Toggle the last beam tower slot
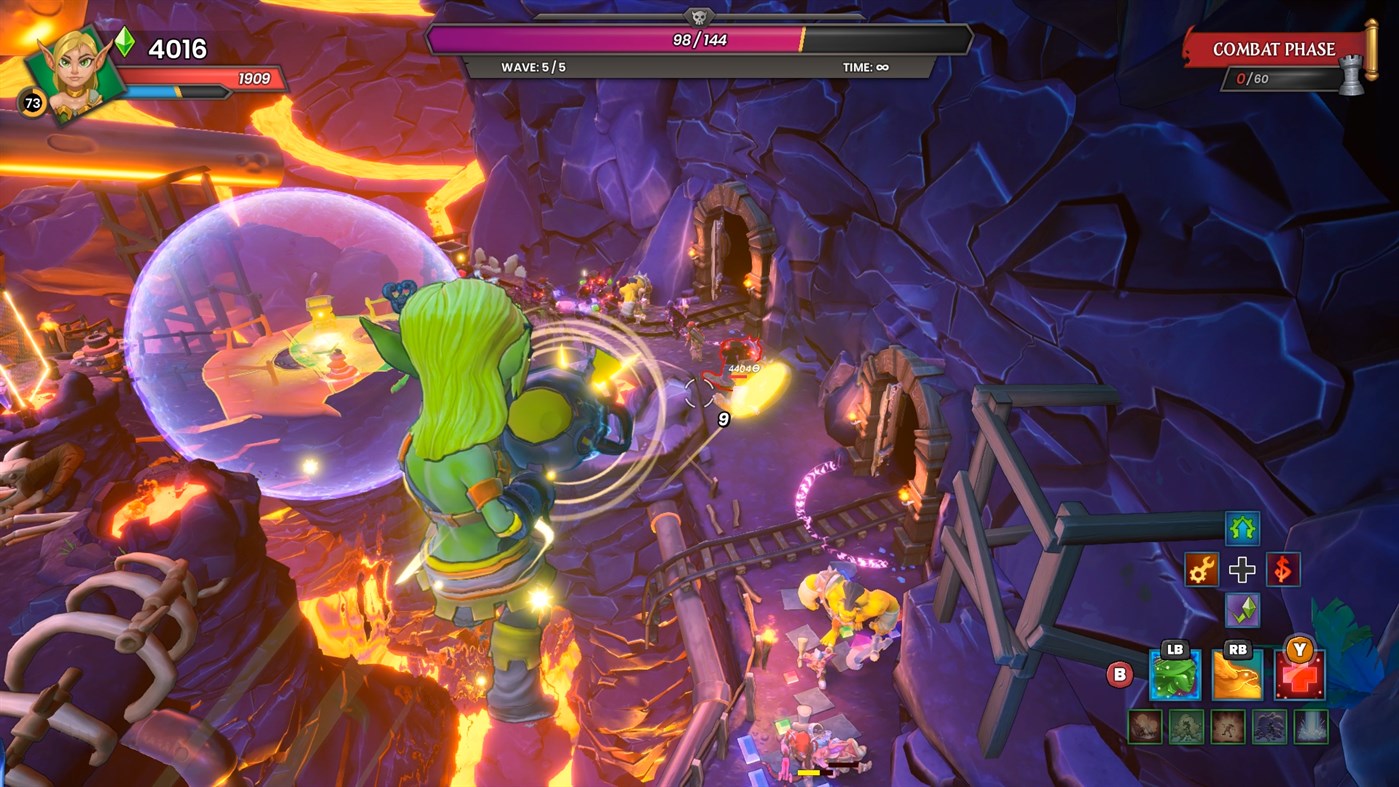The height and width of the screenshot is (787, 1399). (x=1311, y=726)
